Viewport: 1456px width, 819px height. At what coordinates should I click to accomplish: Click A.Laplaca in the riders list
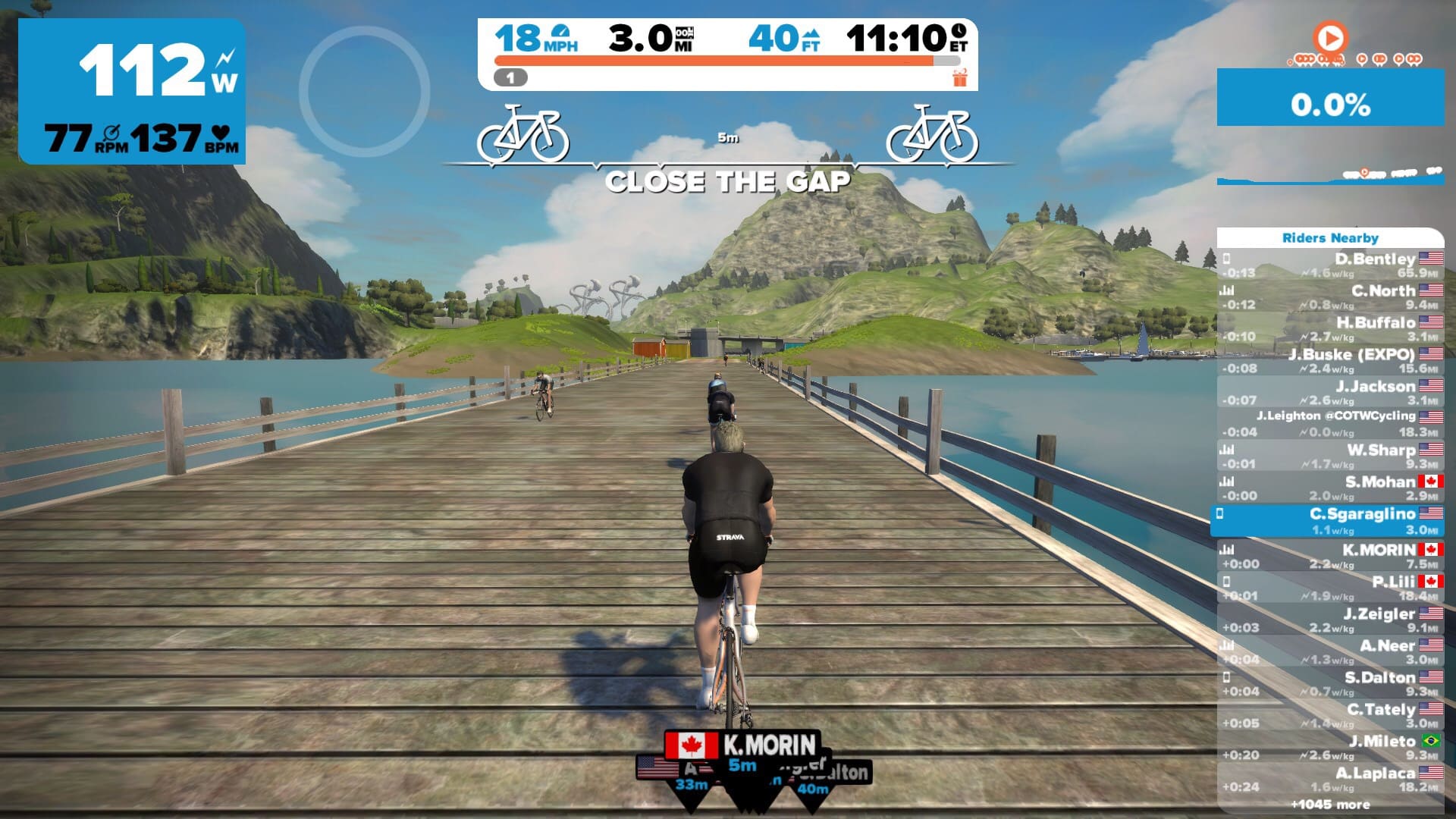1330,779
